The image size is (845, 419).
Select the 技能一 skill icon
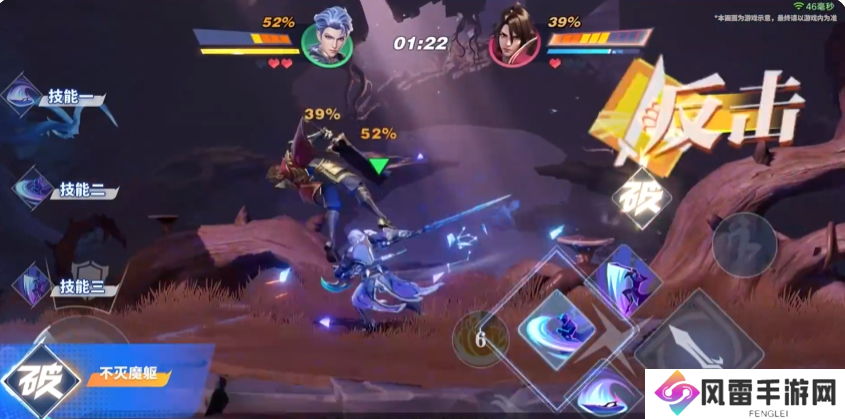[20, 95]
